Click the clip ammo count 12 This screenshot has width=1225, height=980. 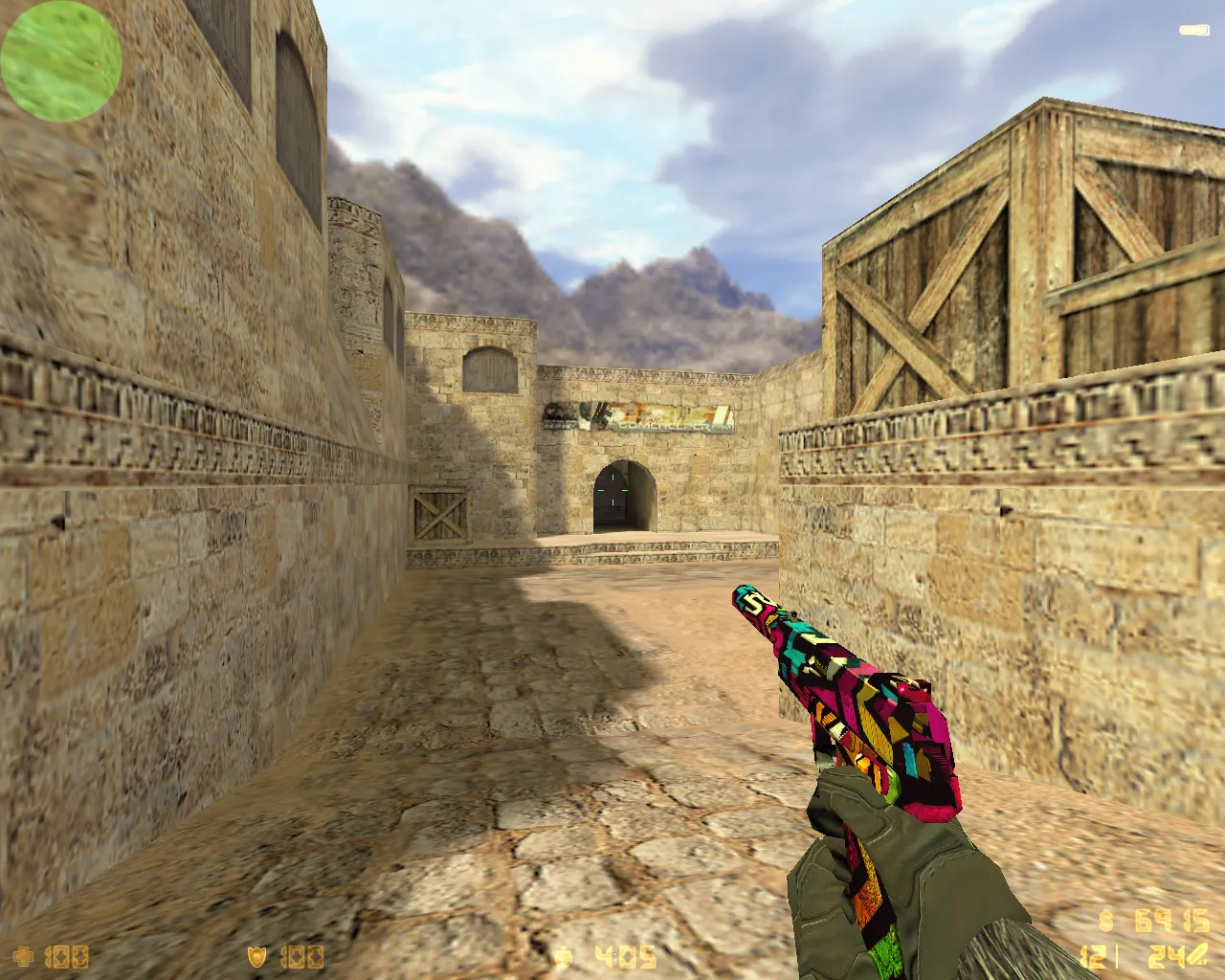[x=1091, y=956]
